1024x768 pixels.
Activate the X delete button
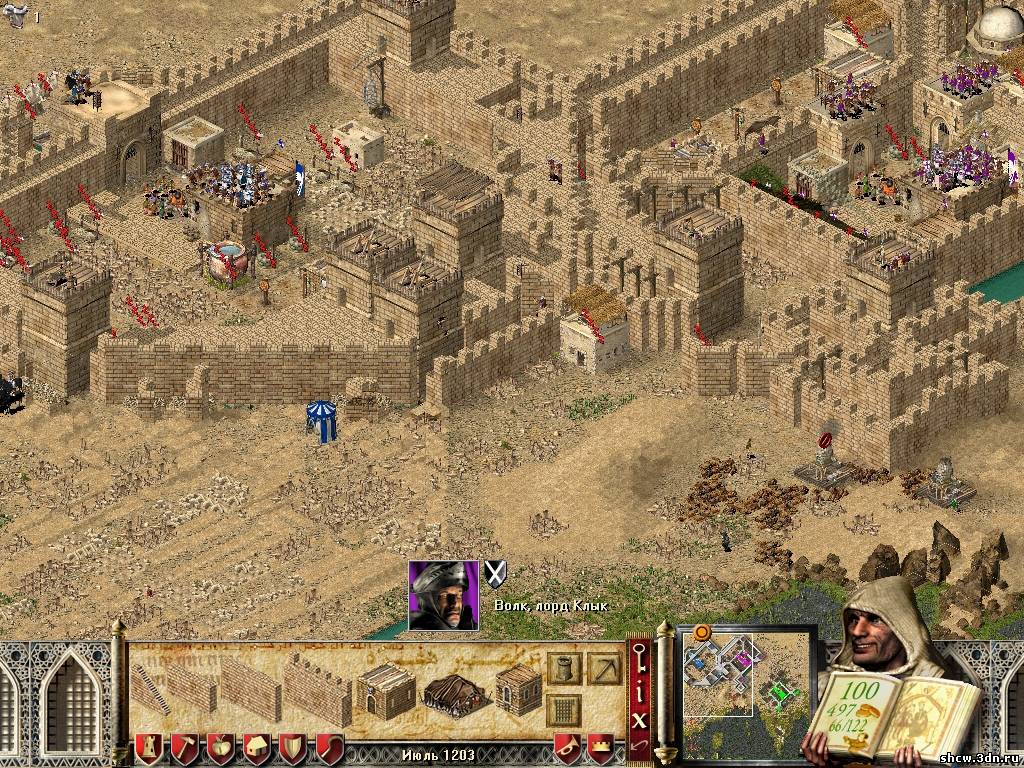[640, 716]
